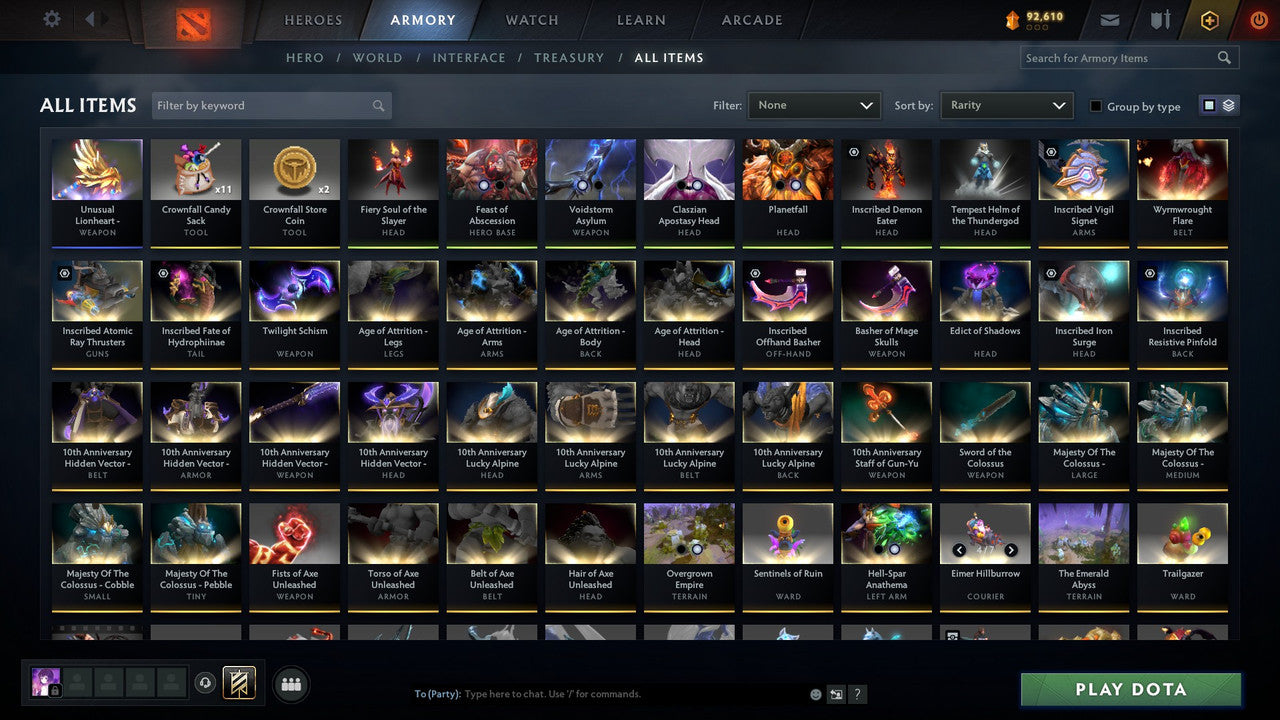
Task: Switch to the WATCH tab
Action: click(x=531, y=19)
